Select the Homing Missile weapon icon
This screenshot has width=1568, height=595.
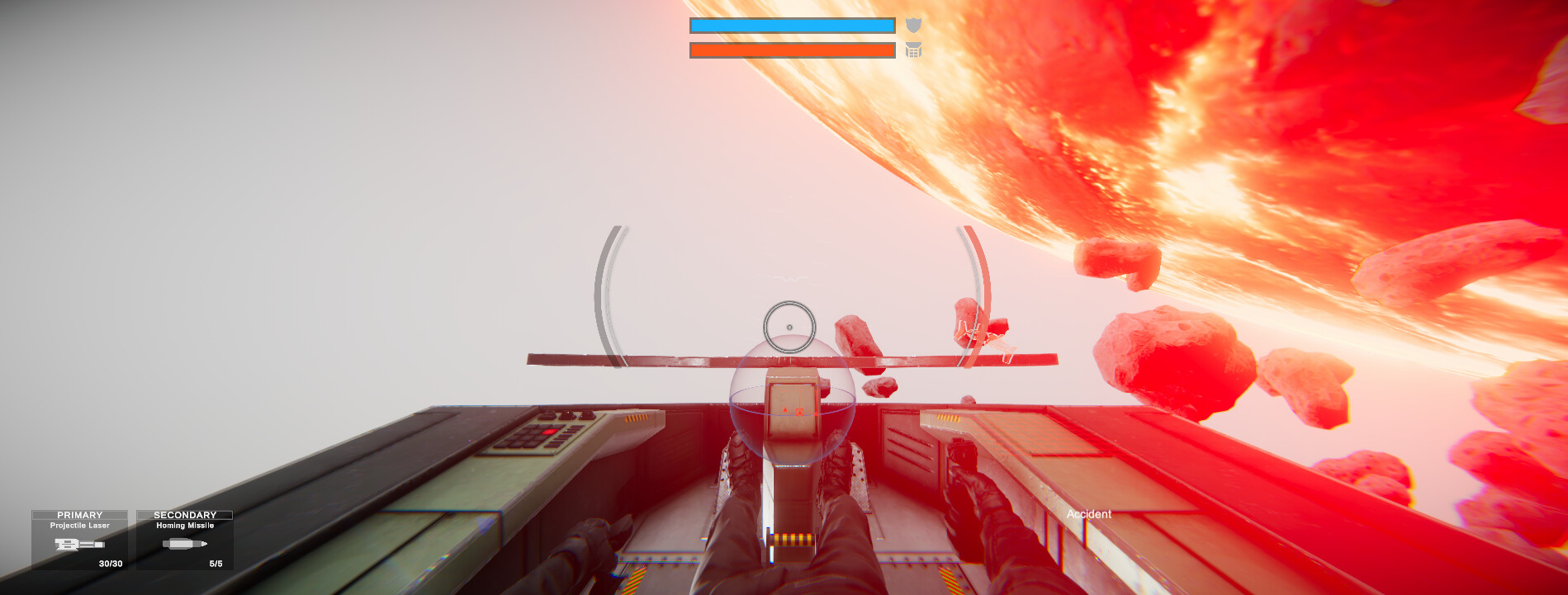183,545
